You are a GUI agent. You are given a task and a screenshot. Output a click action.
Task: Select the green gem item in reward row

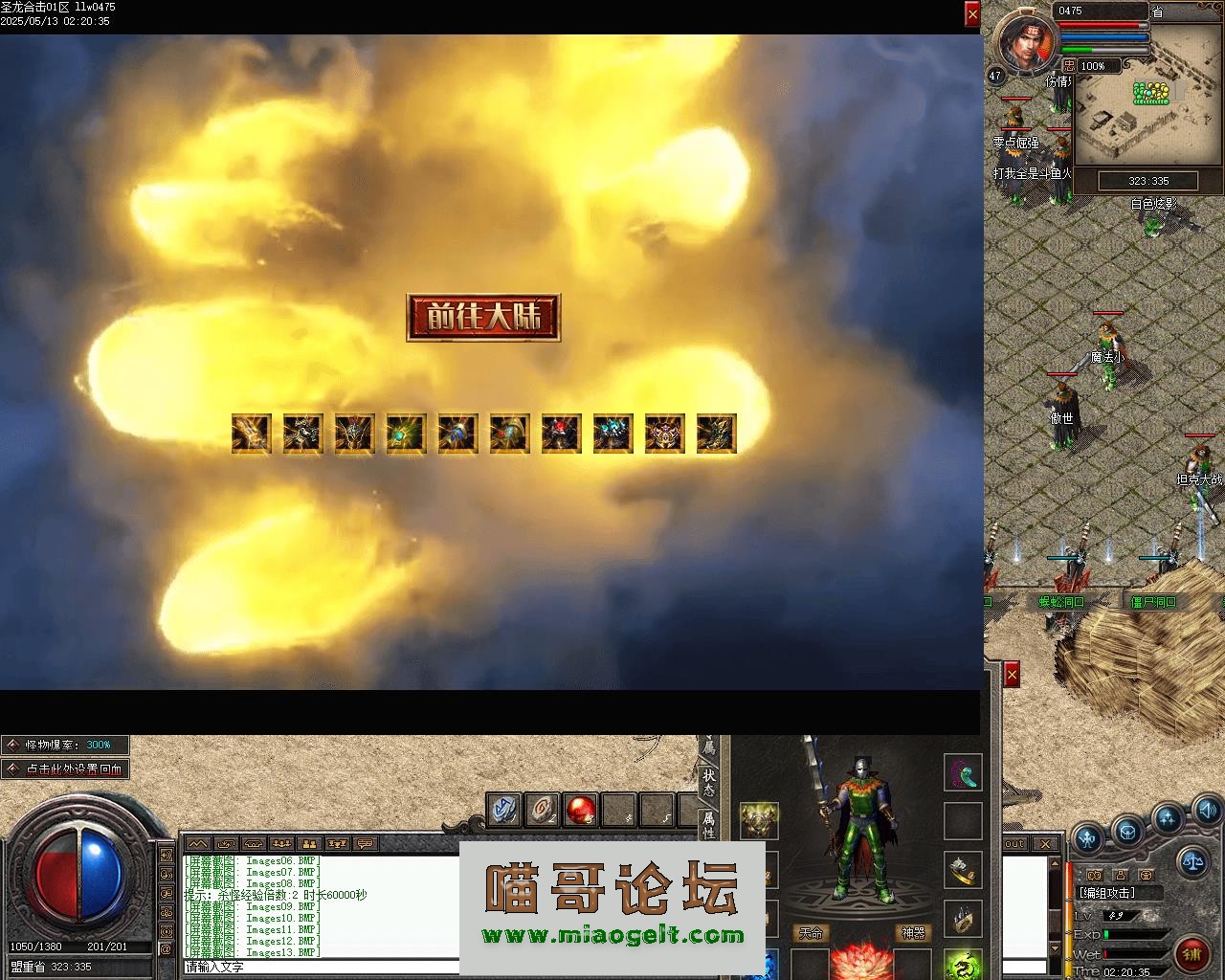pos(407,434)
